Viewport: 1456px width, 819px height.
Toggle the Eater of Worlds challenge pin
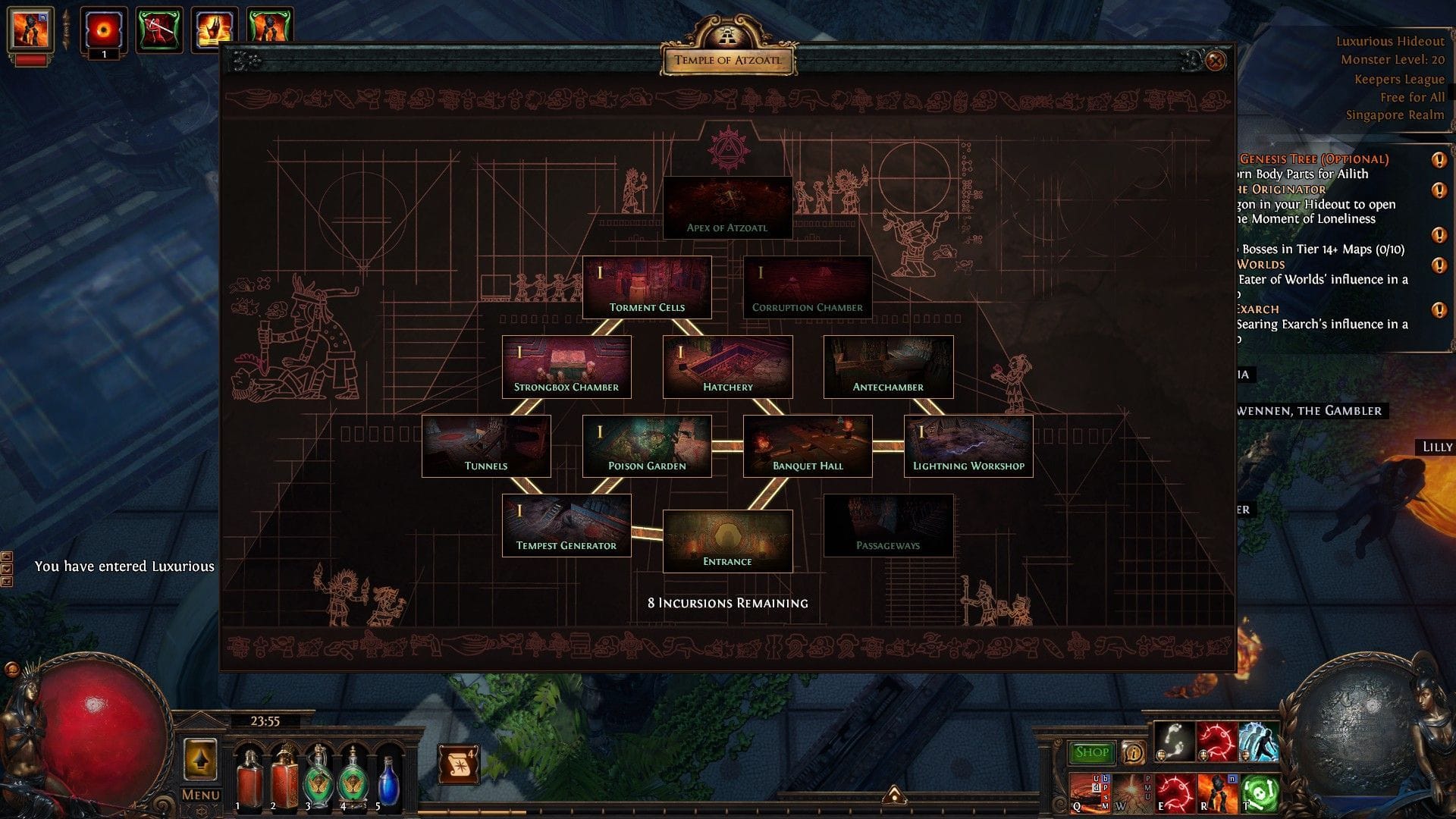[1439, 265]
